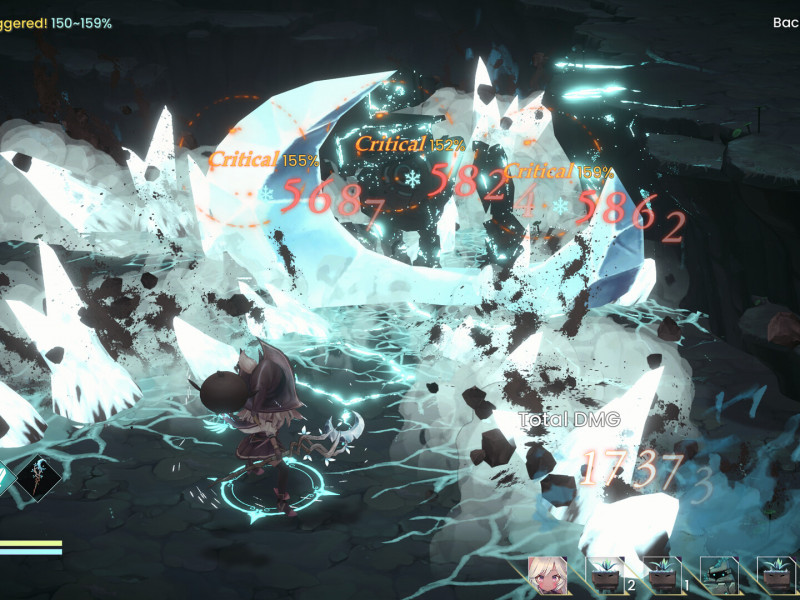Viewport: 800px width, 600px height.
Task: Select the crescent moon staff skill icon
Action: tap(39, 478)
